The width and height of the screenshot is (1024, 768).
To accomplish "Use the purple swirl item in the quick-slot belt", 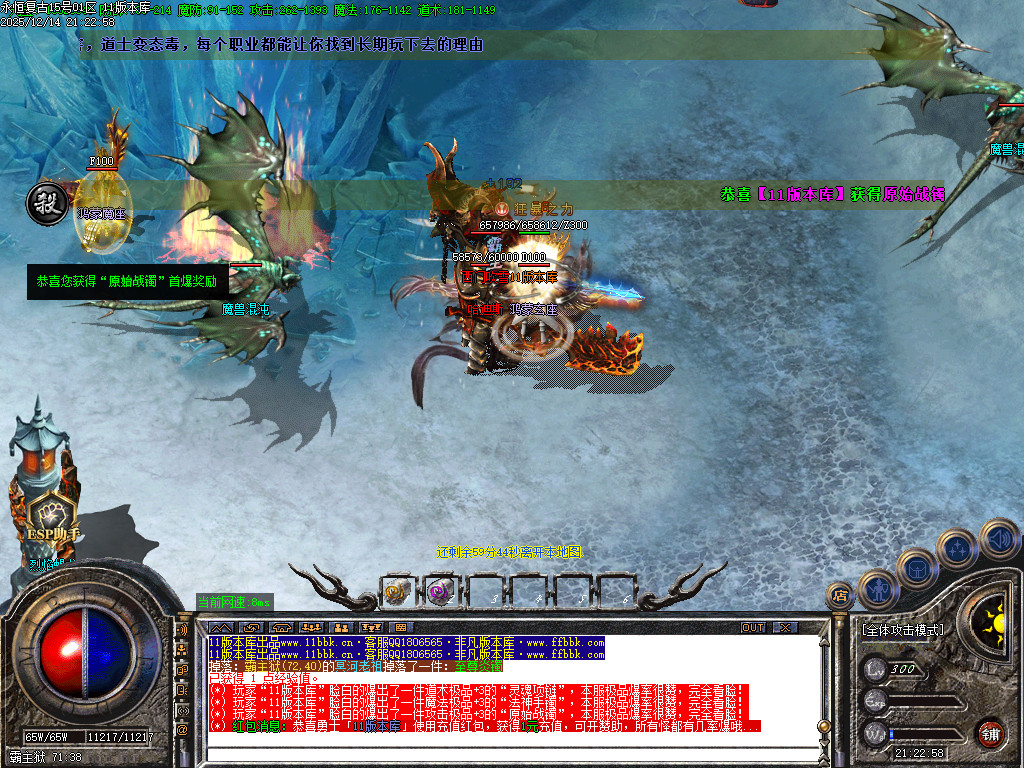I will (x=439, y=592).
